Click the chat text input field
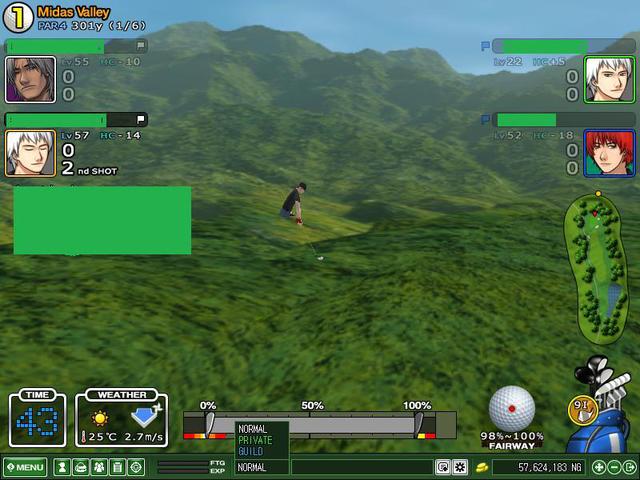Viewport: 640px width, 480px height. point(362,467)
